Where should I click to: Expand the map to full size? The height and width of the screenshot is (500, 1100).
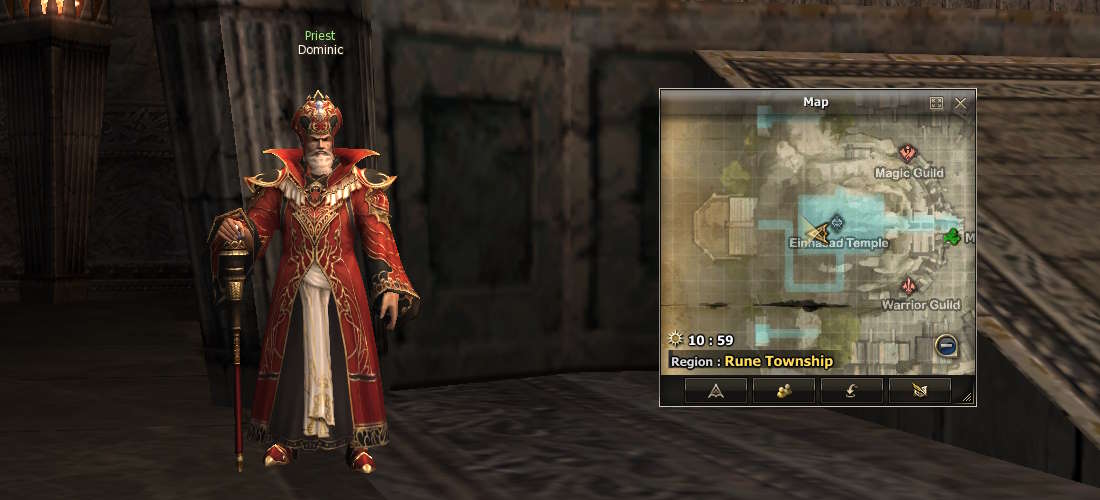936,103
